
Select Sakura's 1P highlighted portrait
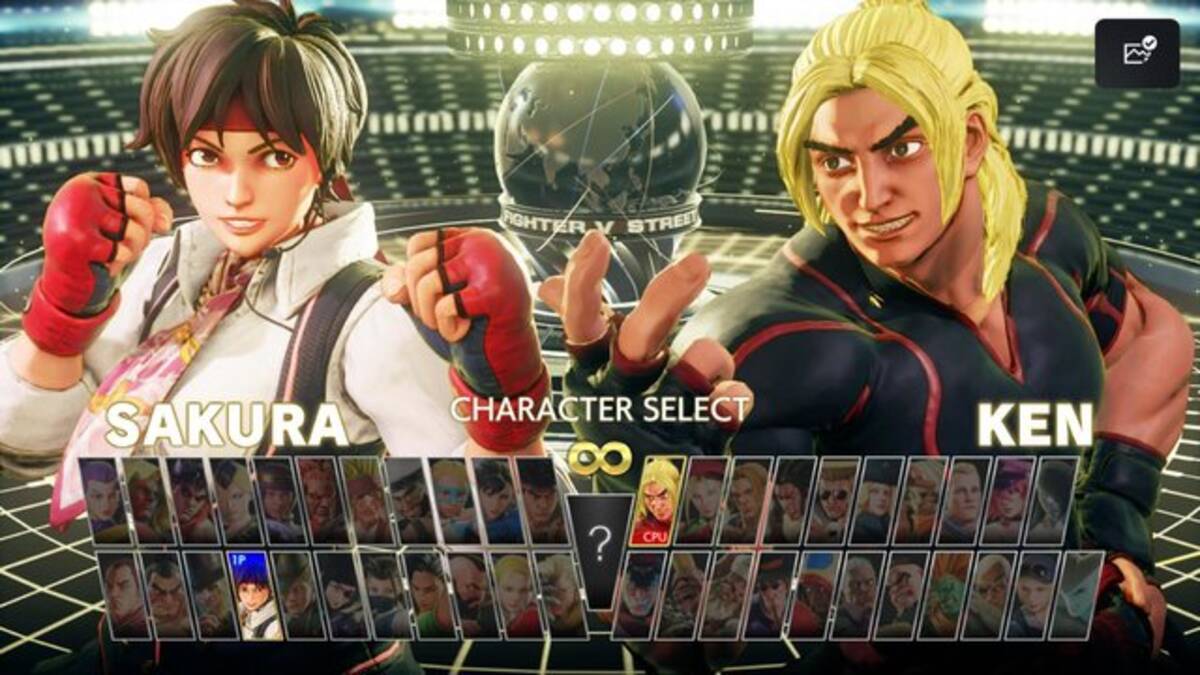(x=253, y=595)
